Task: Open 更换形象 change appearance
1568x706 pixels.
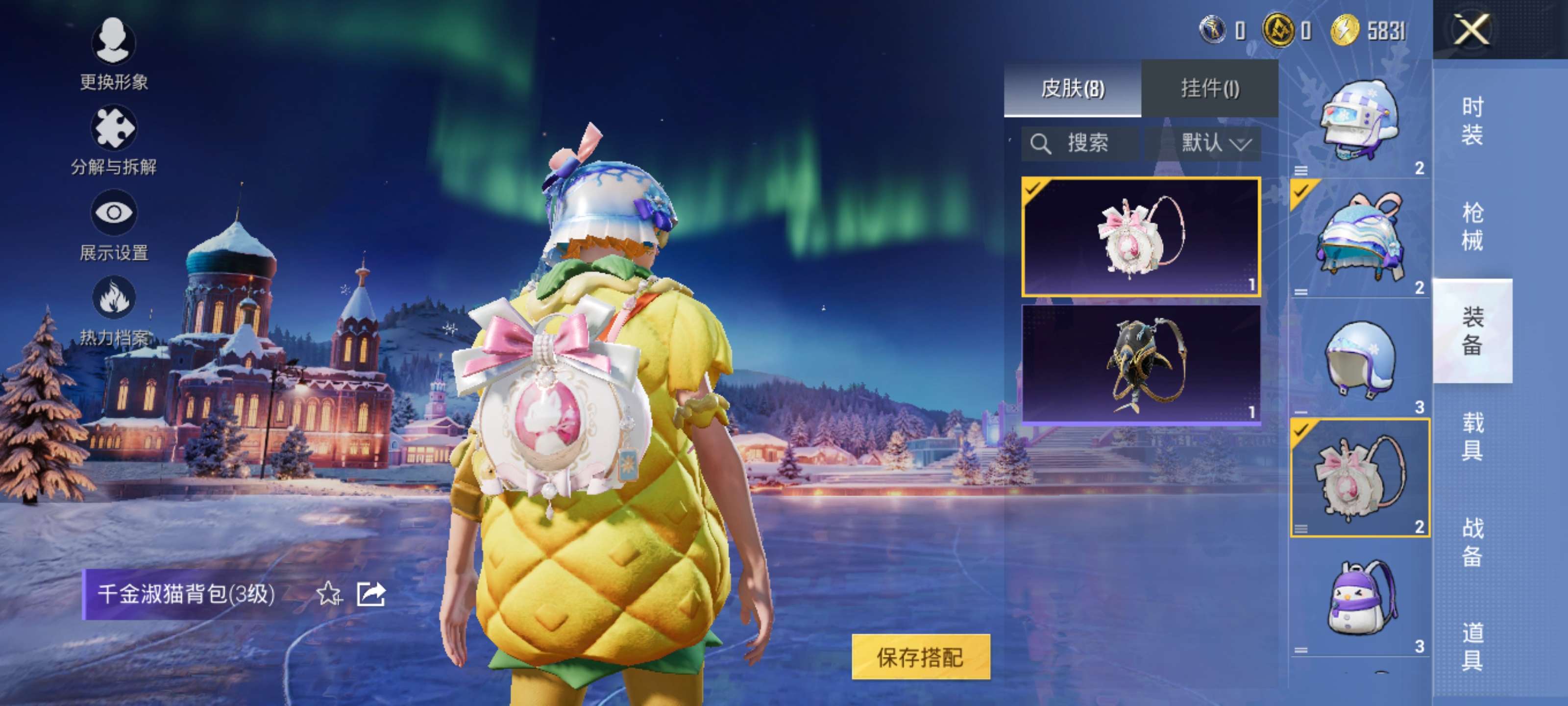Action: tap(113, 53)
